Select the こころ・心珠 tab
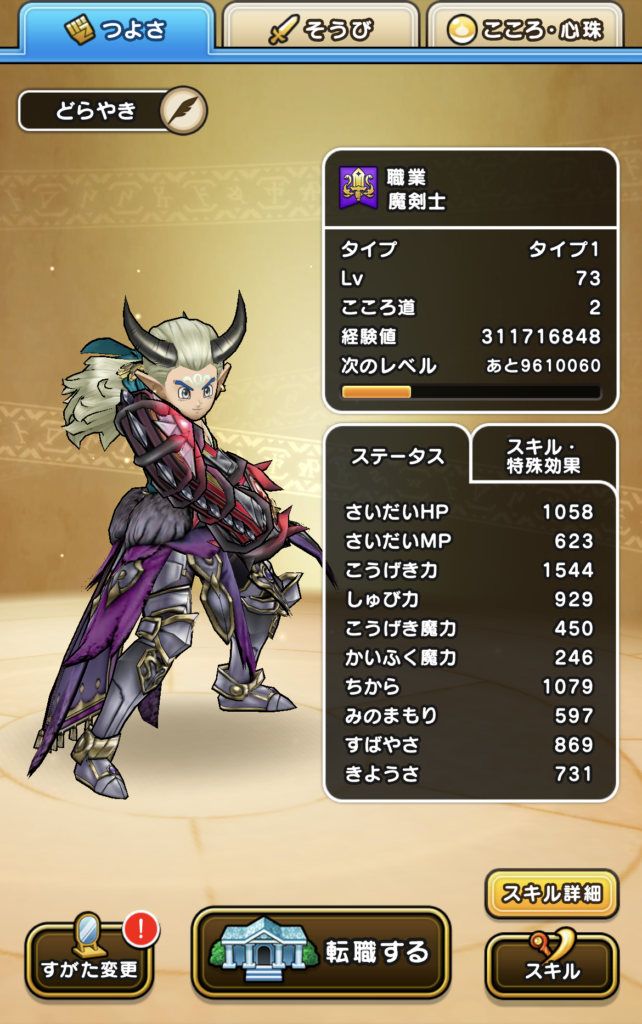The height and width of the screenshot is (1024, 642). pyautogui.click(x=532, y=30)
